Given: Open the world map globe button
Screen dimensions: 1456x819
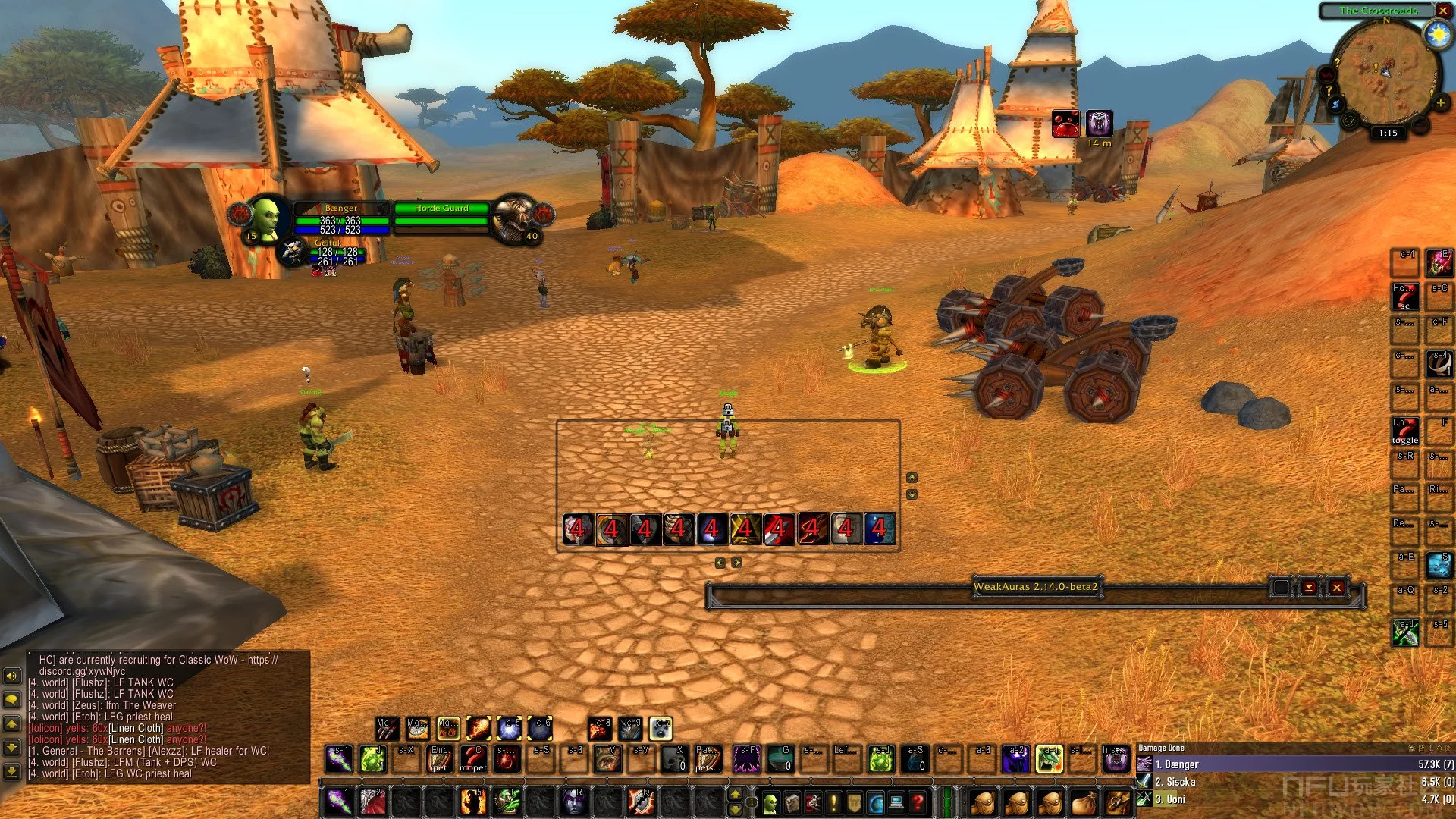Looking at the screenshot, I should (x=876, y=802).
